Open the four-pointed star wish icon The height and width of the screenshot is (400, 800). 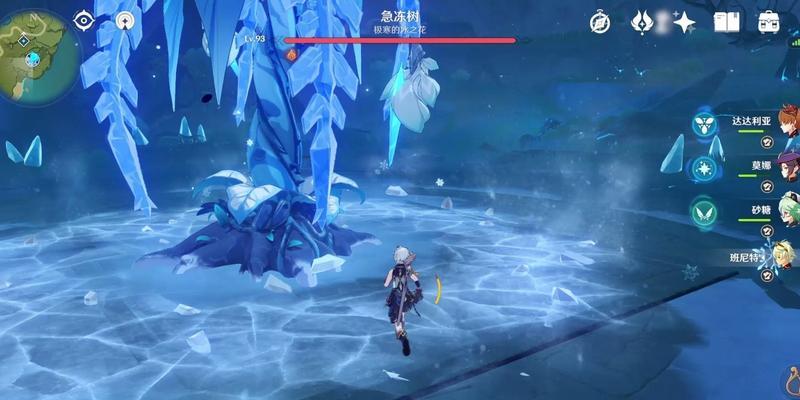(684, 22)
